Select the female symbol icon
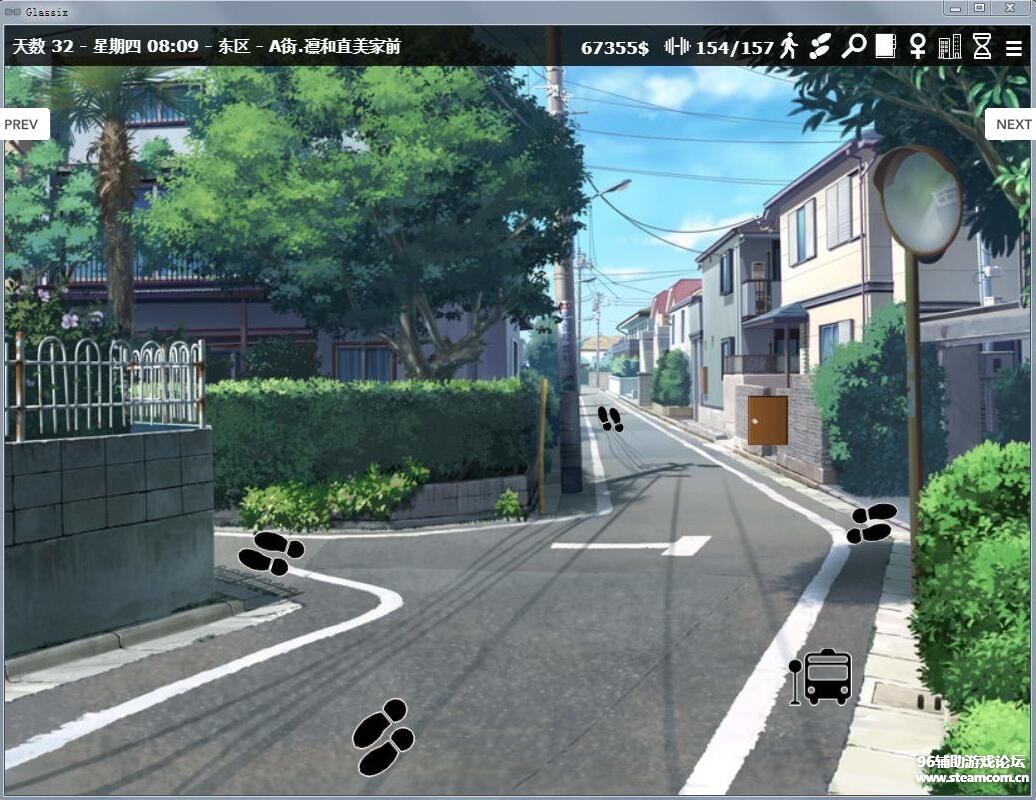The width and height of the screenshot is (1036, 800). [917, 46]
